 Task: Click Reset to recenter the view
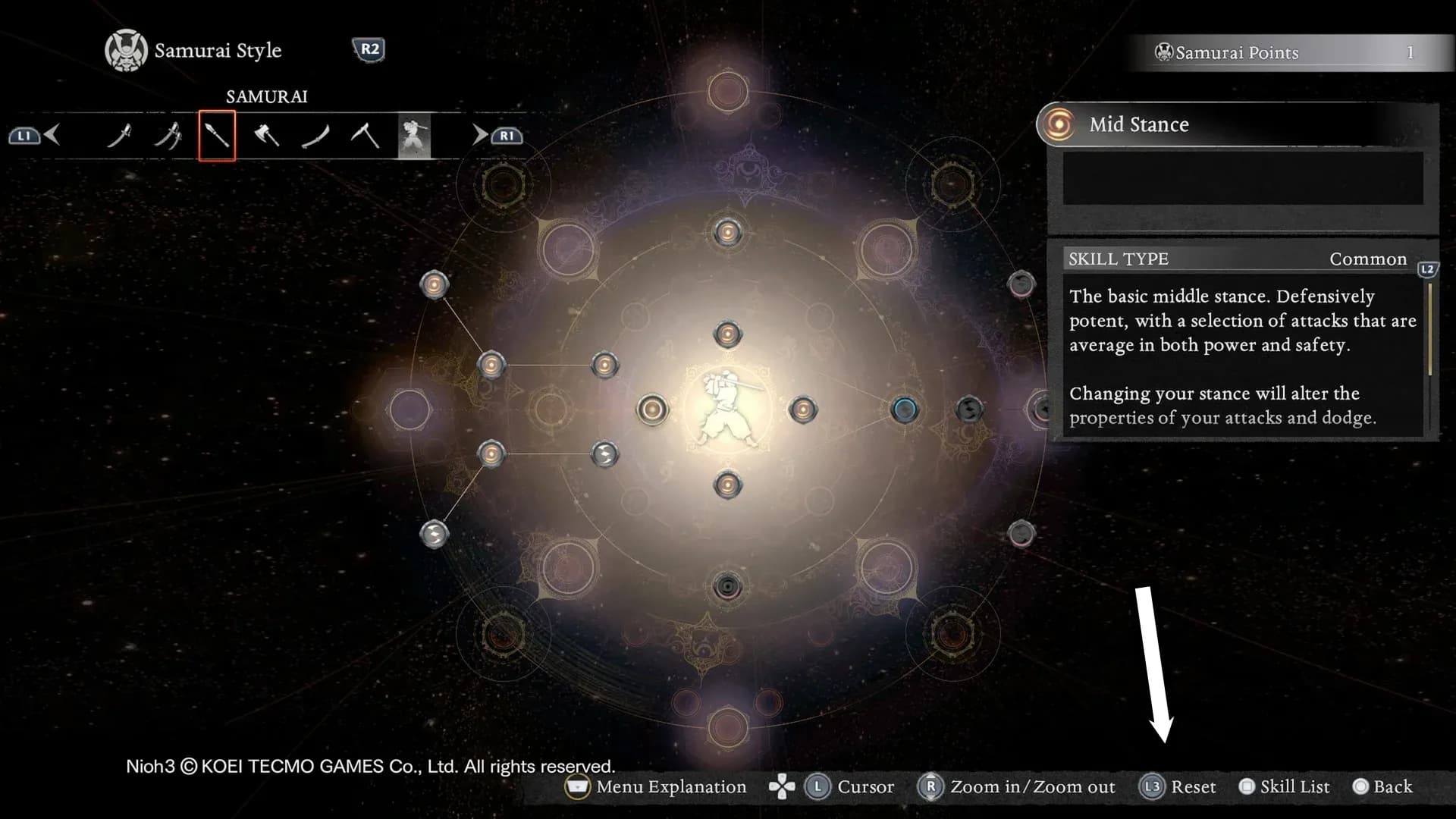[1182, 786]
